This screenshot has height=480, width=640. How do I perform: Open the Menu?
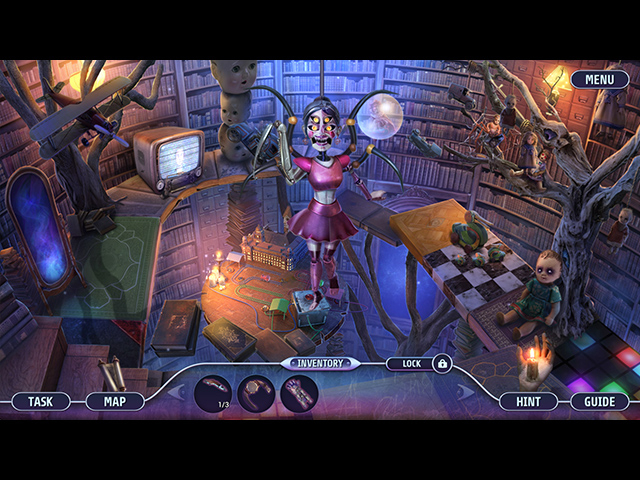(x=600, y=79)
